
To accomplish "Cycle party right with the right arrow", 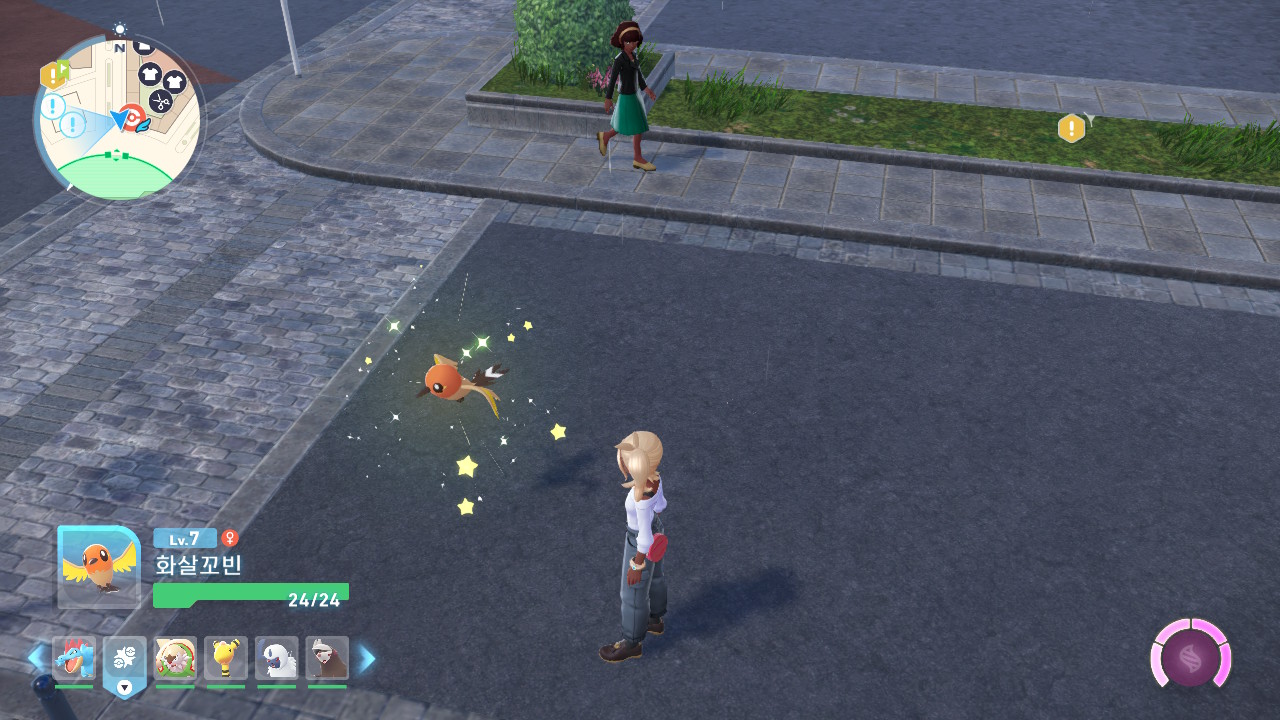I will coord(367,658).
